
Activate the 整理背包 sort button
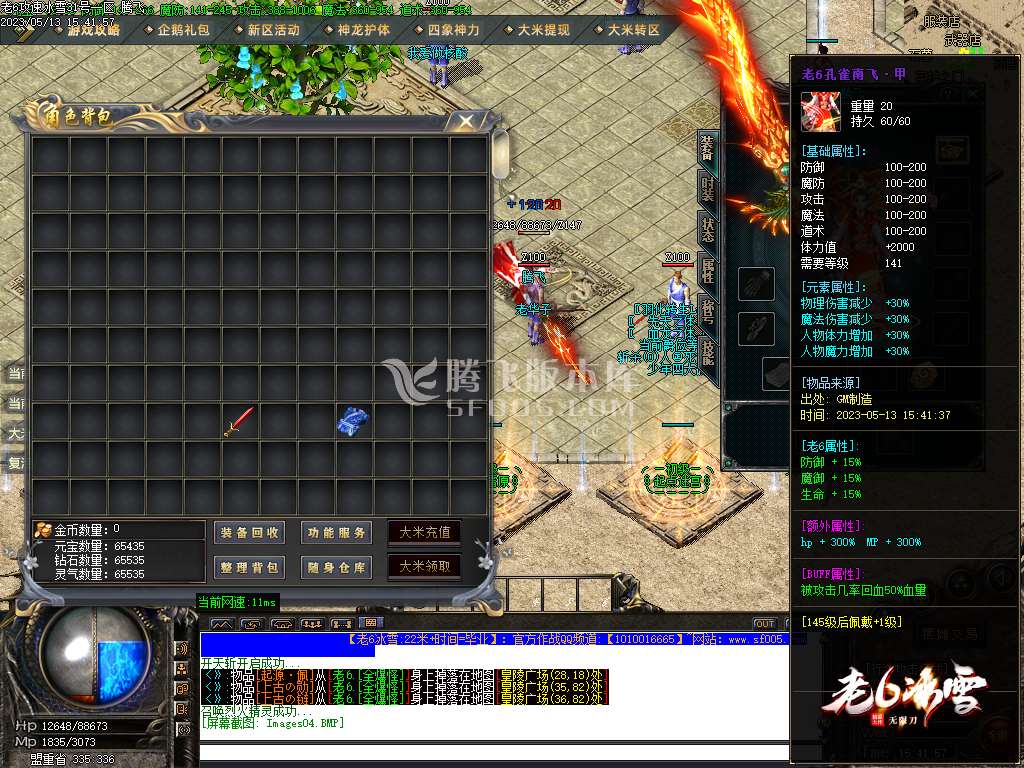coord(251,568)
